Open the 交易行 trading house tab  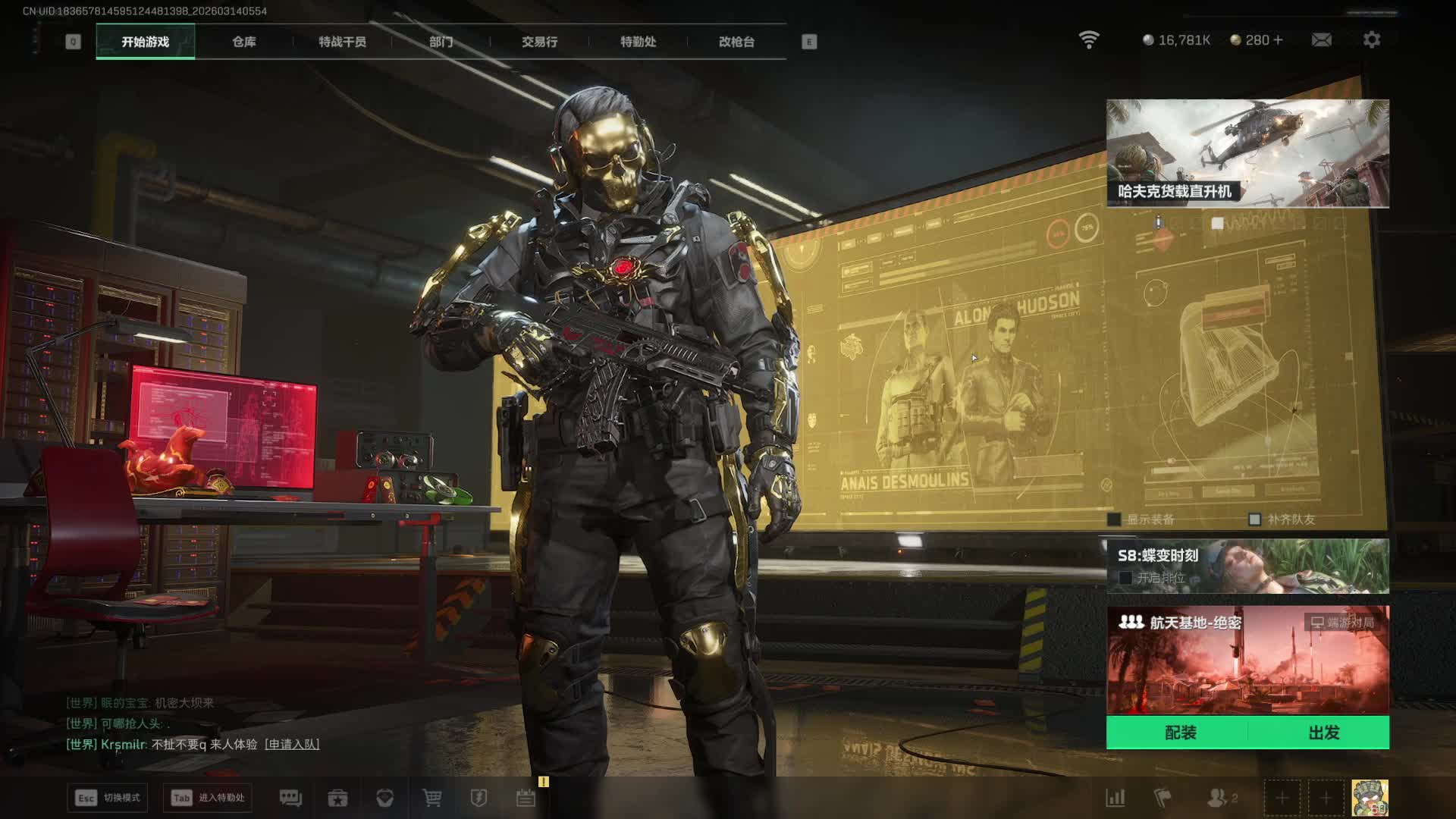539,42
